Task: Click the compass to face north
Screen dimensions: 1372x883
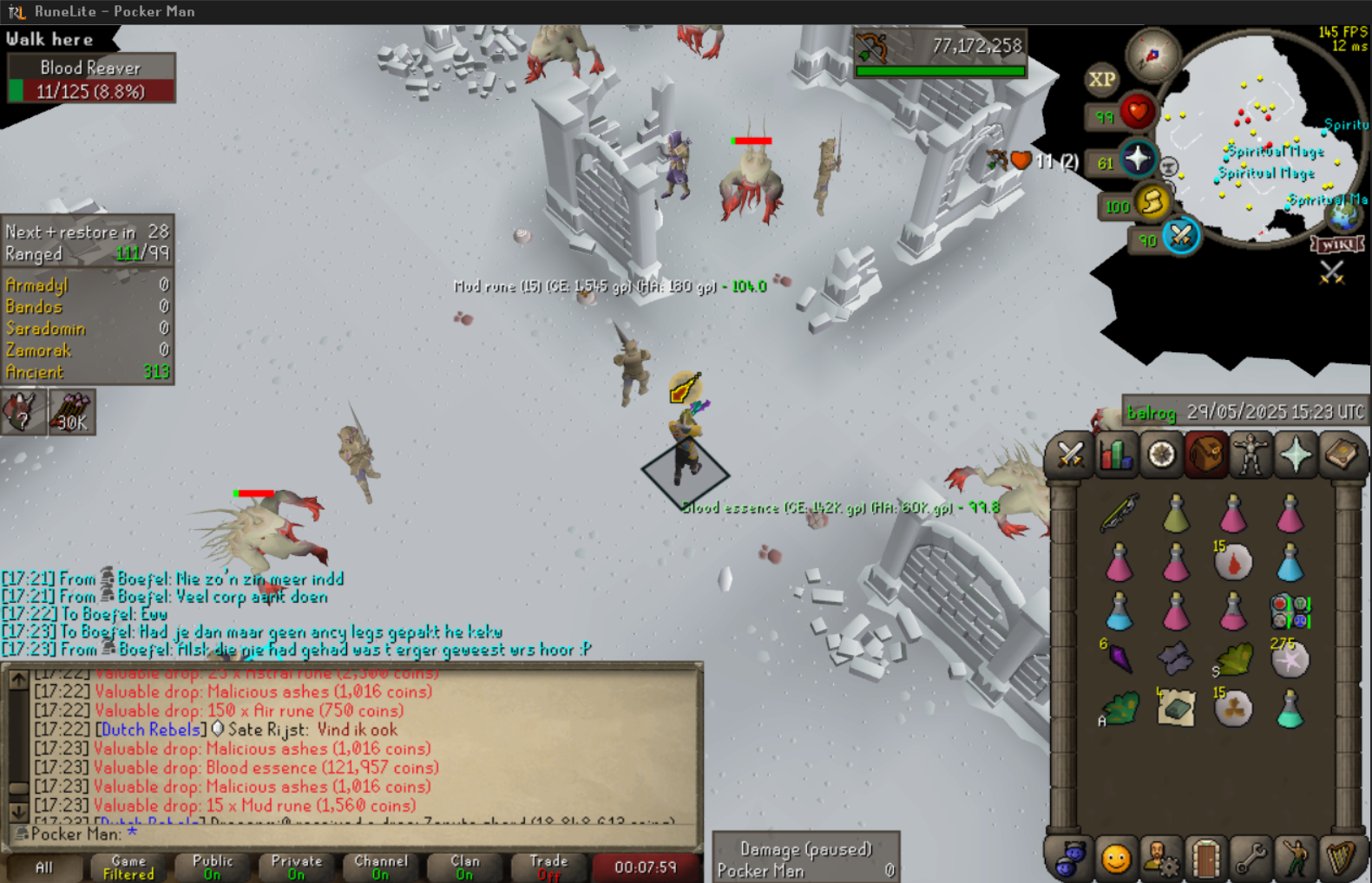Action: point(1152,55)
